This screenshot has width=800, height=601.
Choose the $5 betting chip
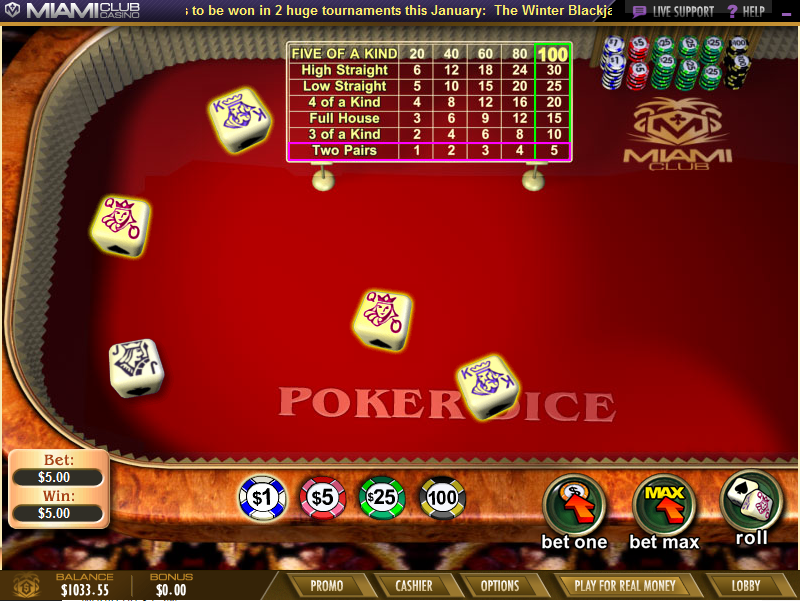pyautogui.click(x=322, y=497)
